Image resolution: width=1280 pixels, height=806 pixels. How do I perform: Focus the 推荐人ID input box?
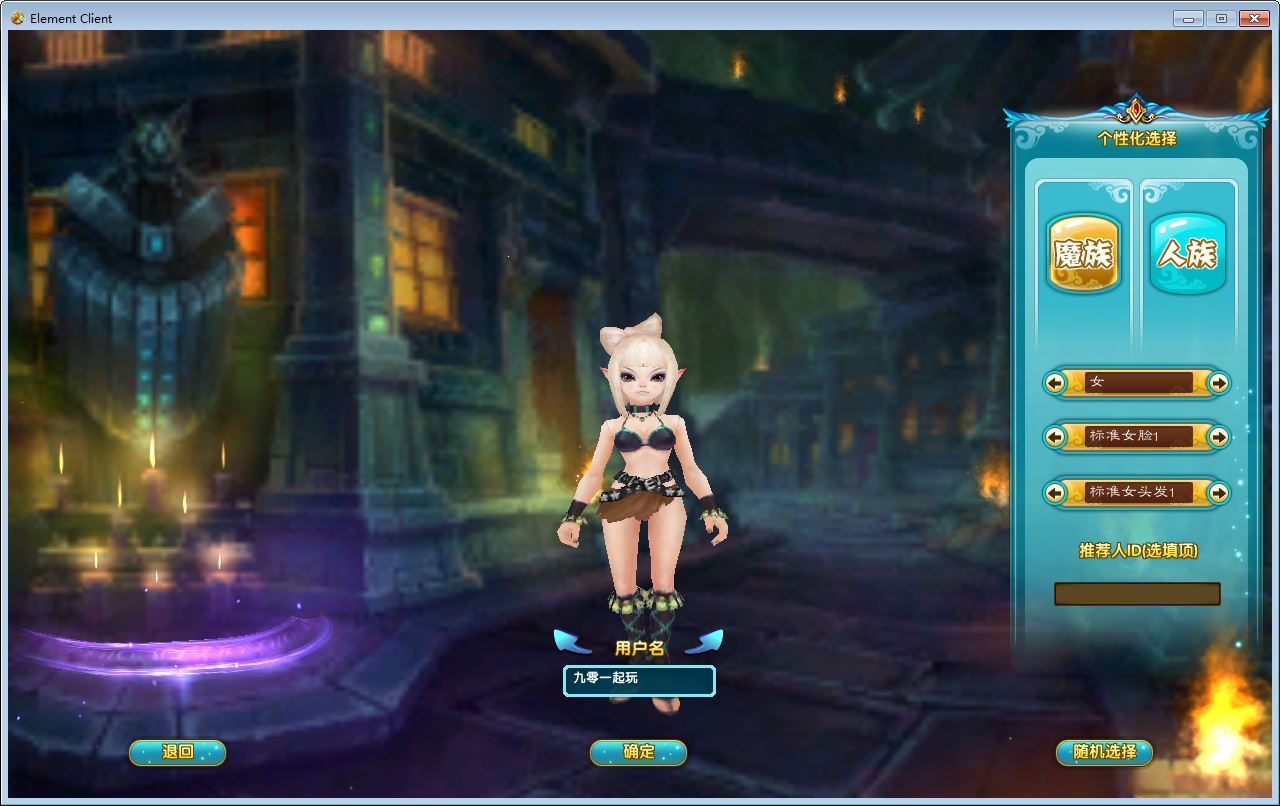click(x=1137, y=594)
